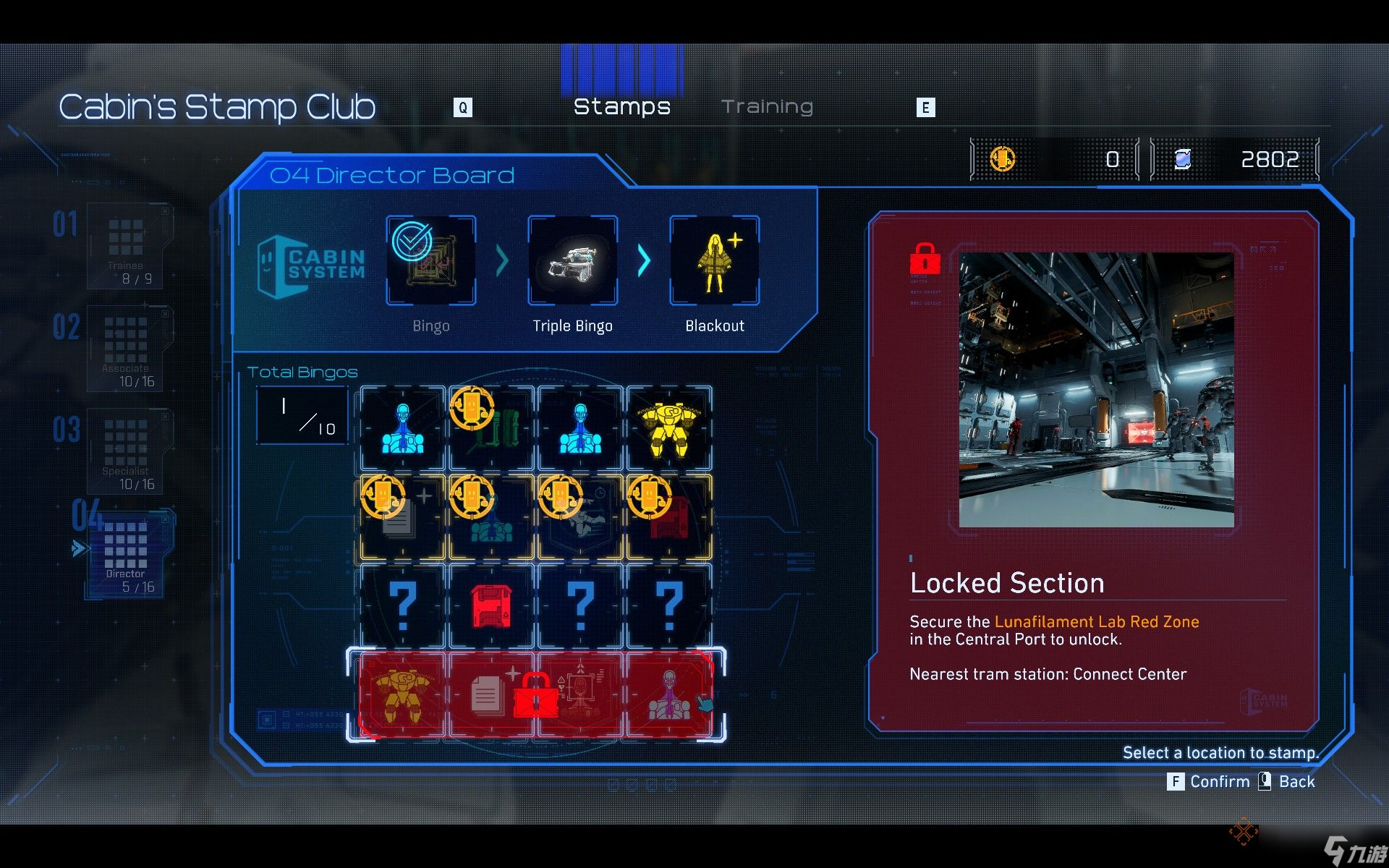Select the bright yellow mech stamp tile
The width and height of the screenshot is (1389, 868).
tap(669, 430)
